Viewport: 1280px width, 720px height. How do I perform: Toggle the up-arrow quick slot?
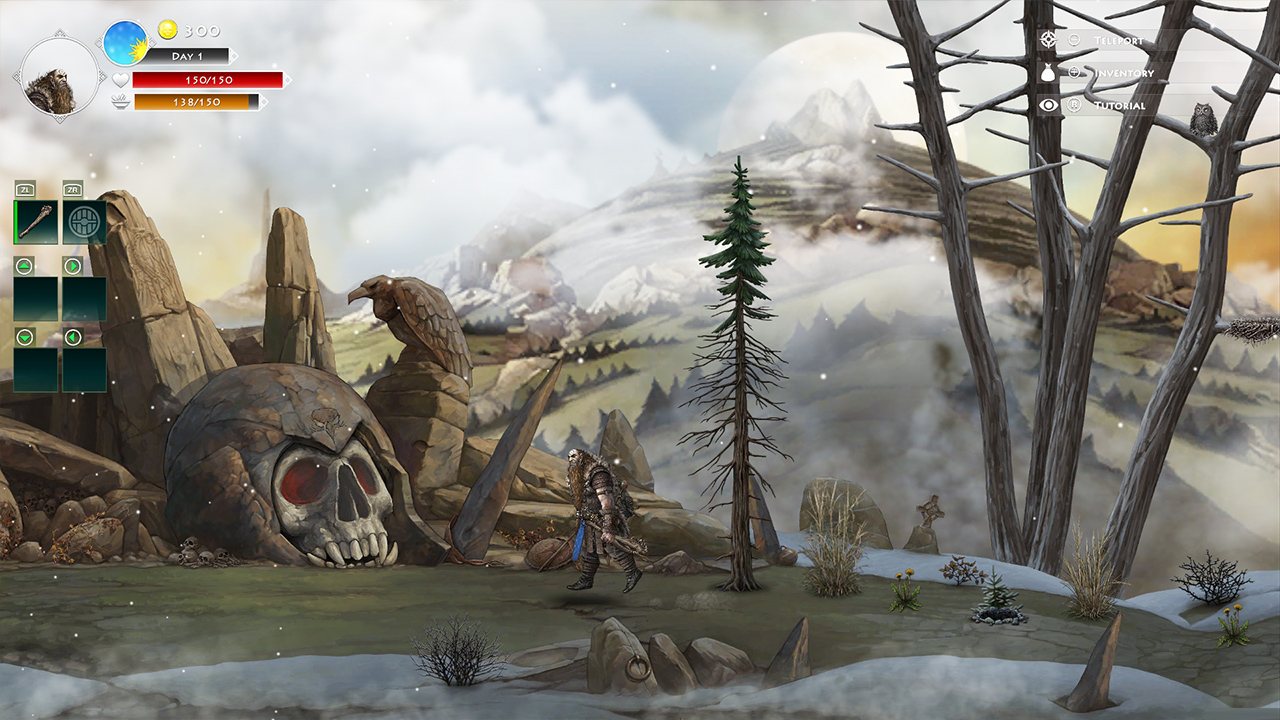[22, 268]
